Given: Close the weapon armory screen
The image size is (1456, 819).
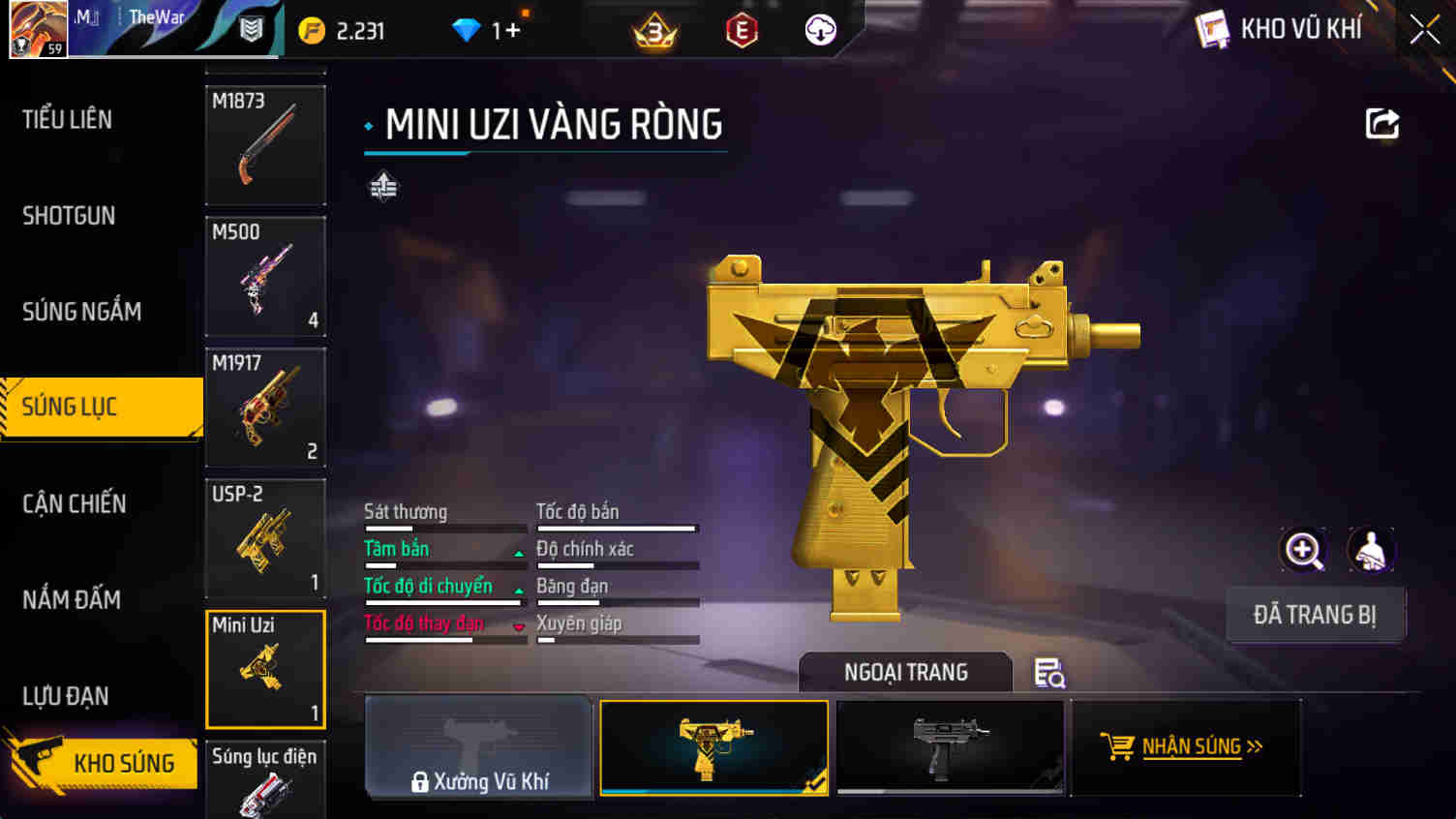Looking at the screenshot, I should click(x=1424, y=30).
